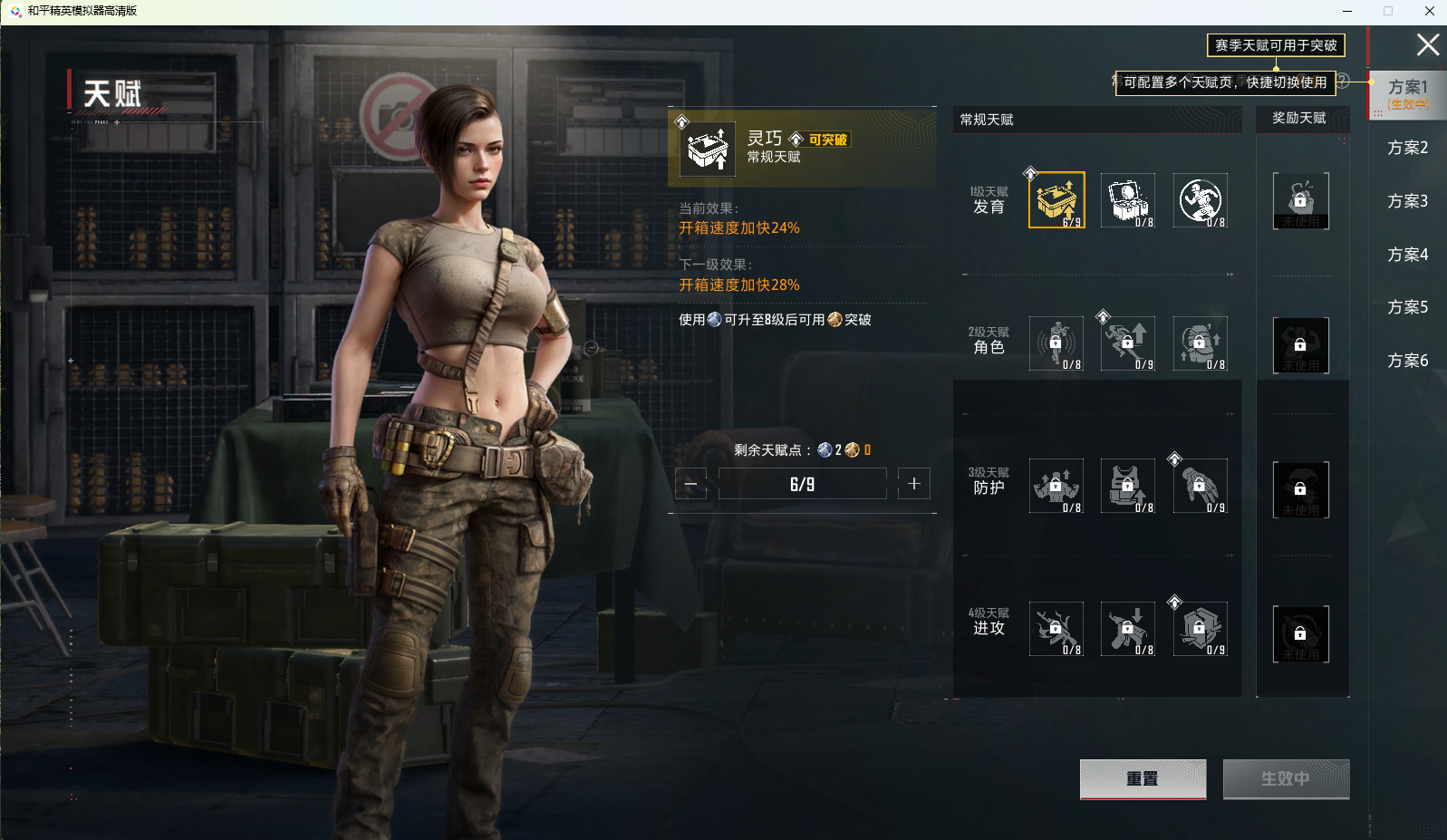Choose the 方案6 talent page
Viewport: 1447px width, 840px height.
pyautogui.click(x=1407, y=361)
